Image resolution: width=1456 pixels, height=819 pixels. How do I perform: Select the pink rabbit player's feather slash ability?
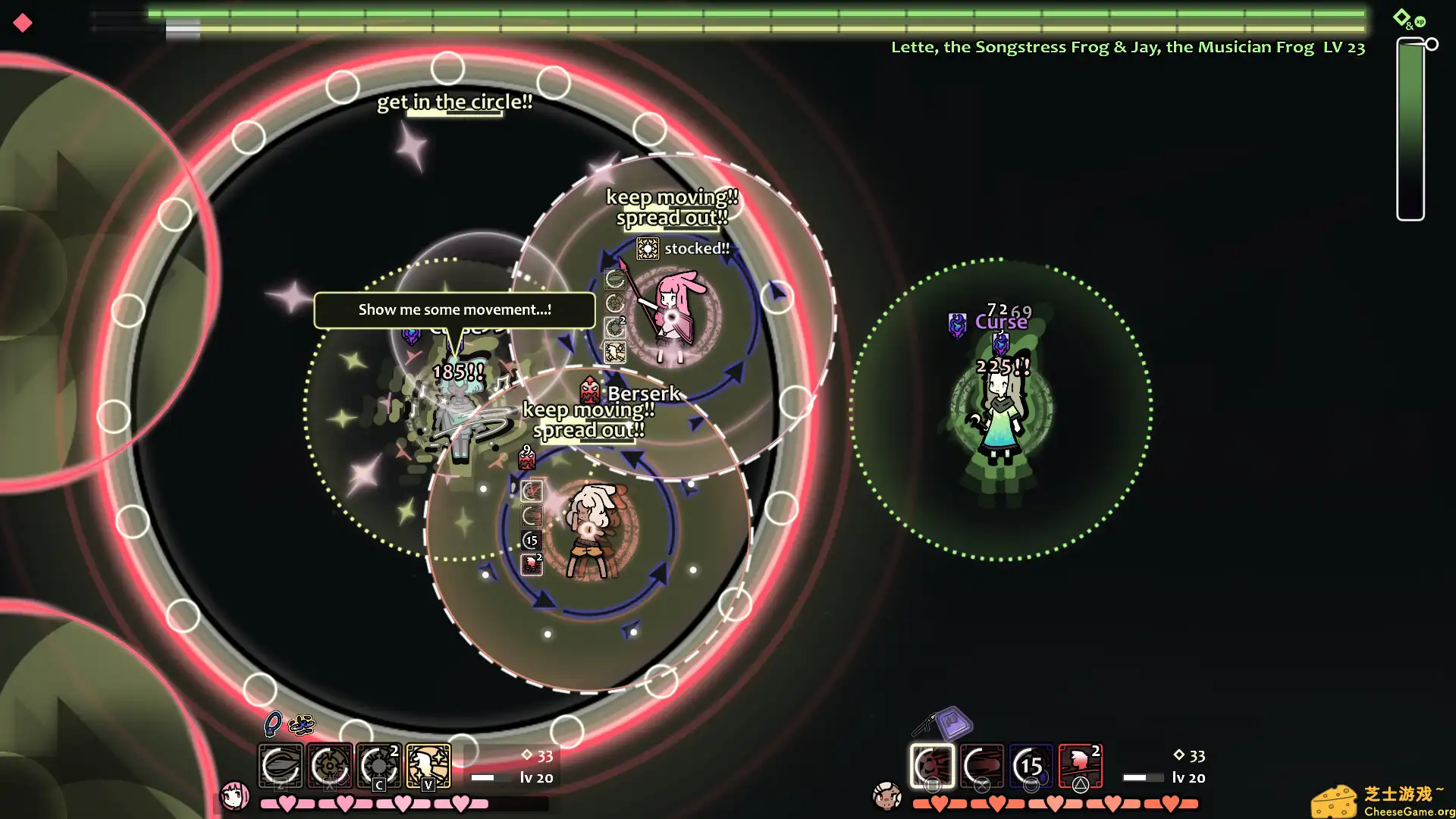pos(281,765)
